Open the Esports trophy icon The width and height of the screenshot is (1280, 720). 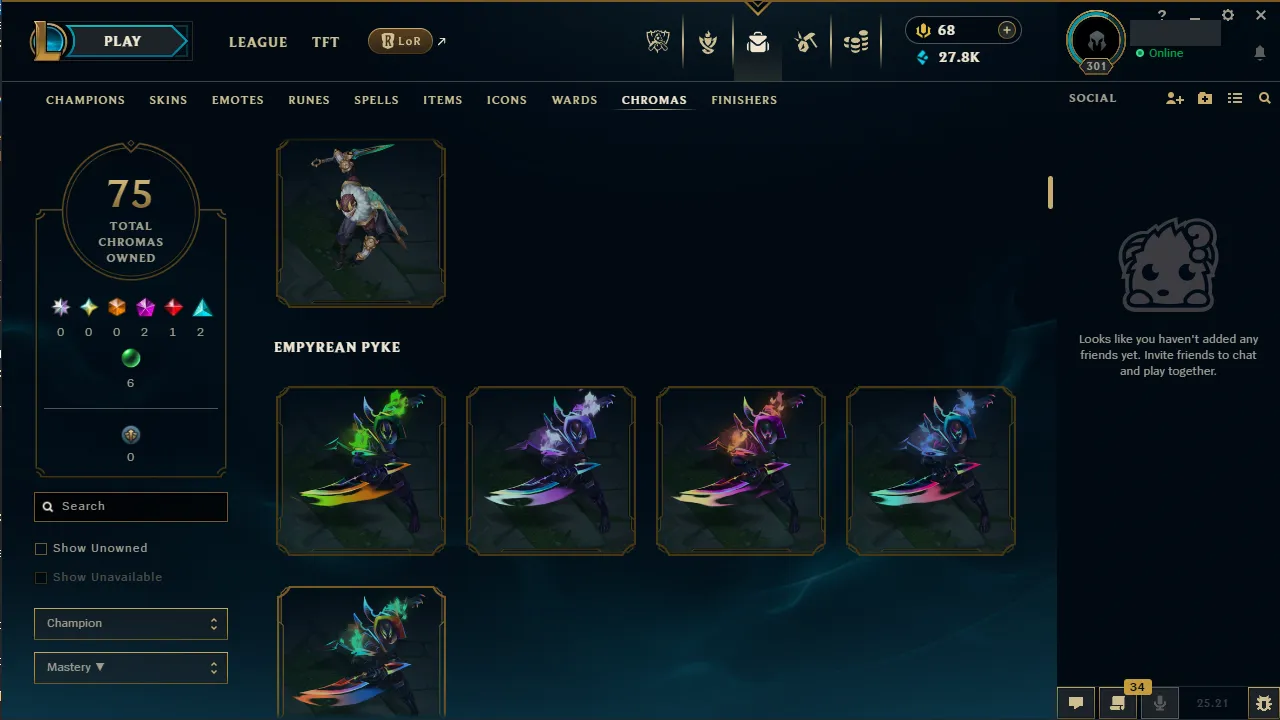click(x=658, y=41)
